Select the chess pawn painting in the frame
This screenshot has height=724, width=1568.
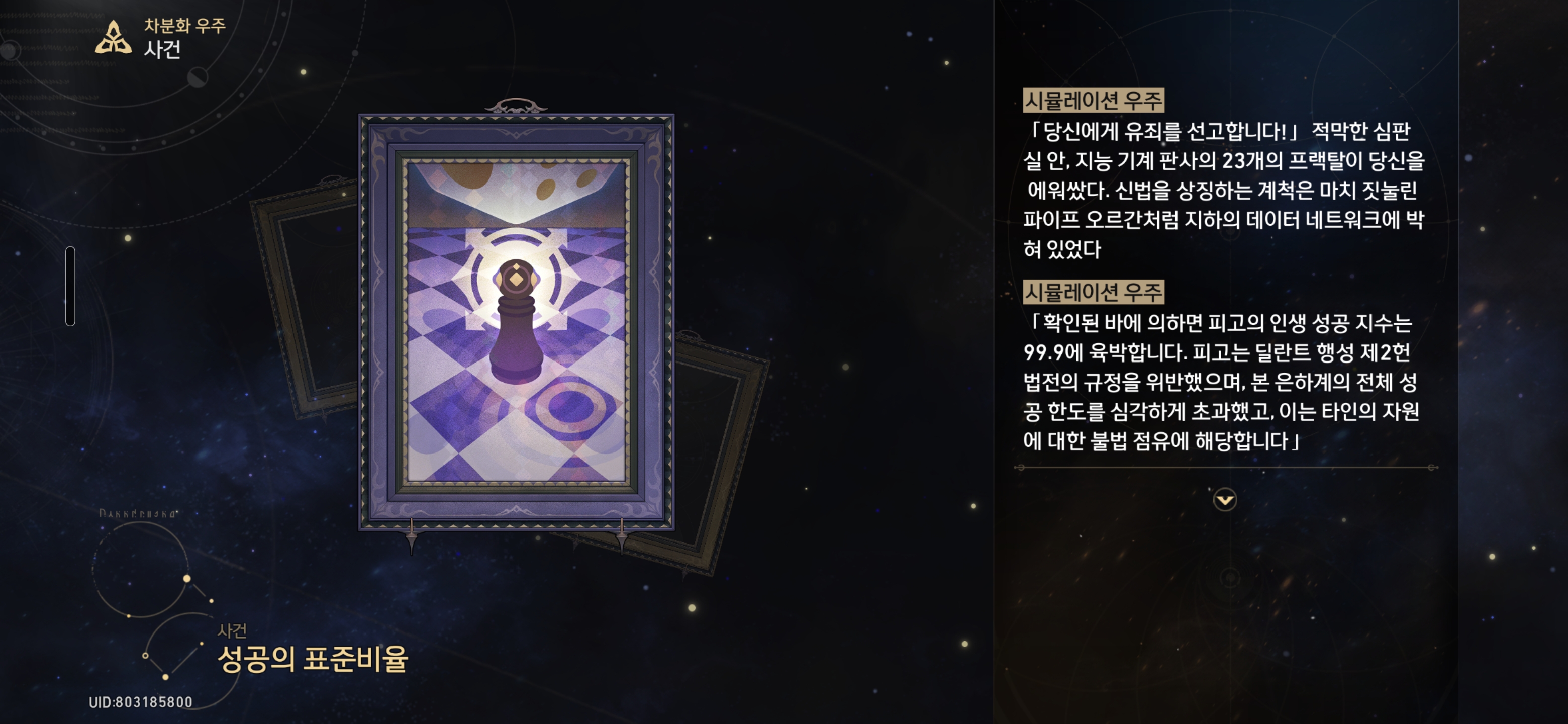tap(518, 341)
